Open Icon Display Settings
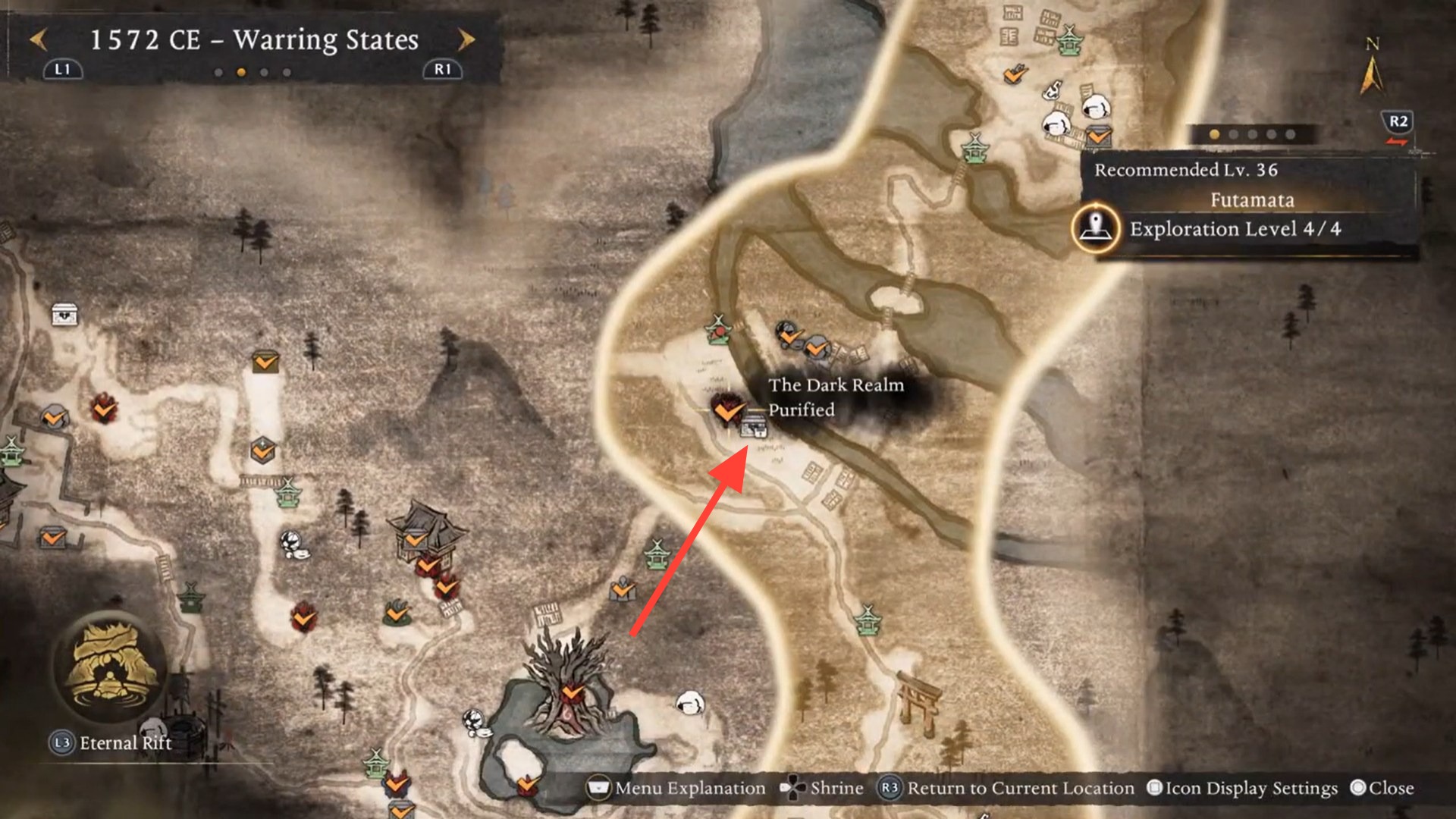This screenshot has width=1456, height=819. pyautogui.click(x=1242, y=789)
